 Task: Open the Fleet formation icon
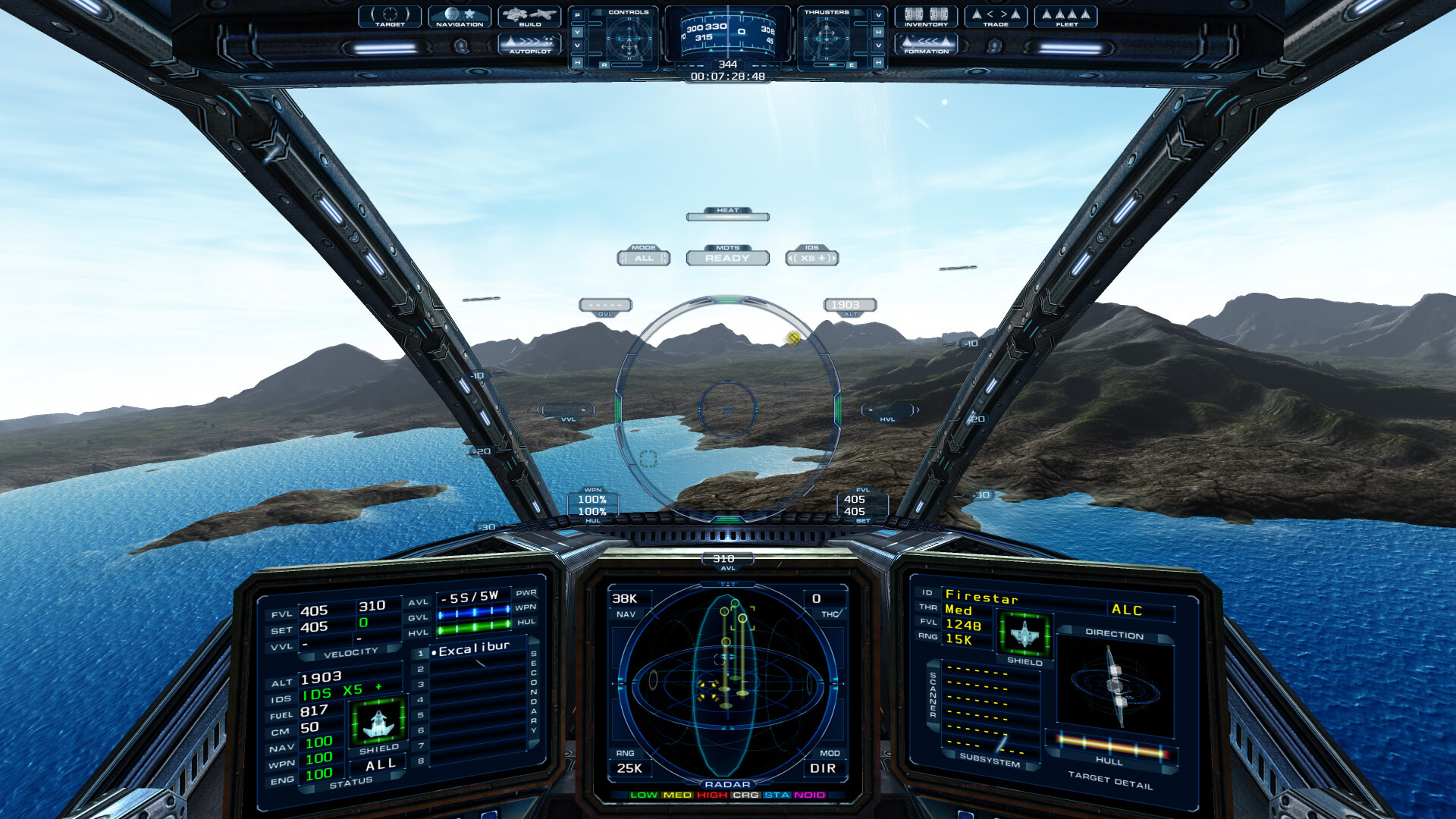pos(1065,17)
